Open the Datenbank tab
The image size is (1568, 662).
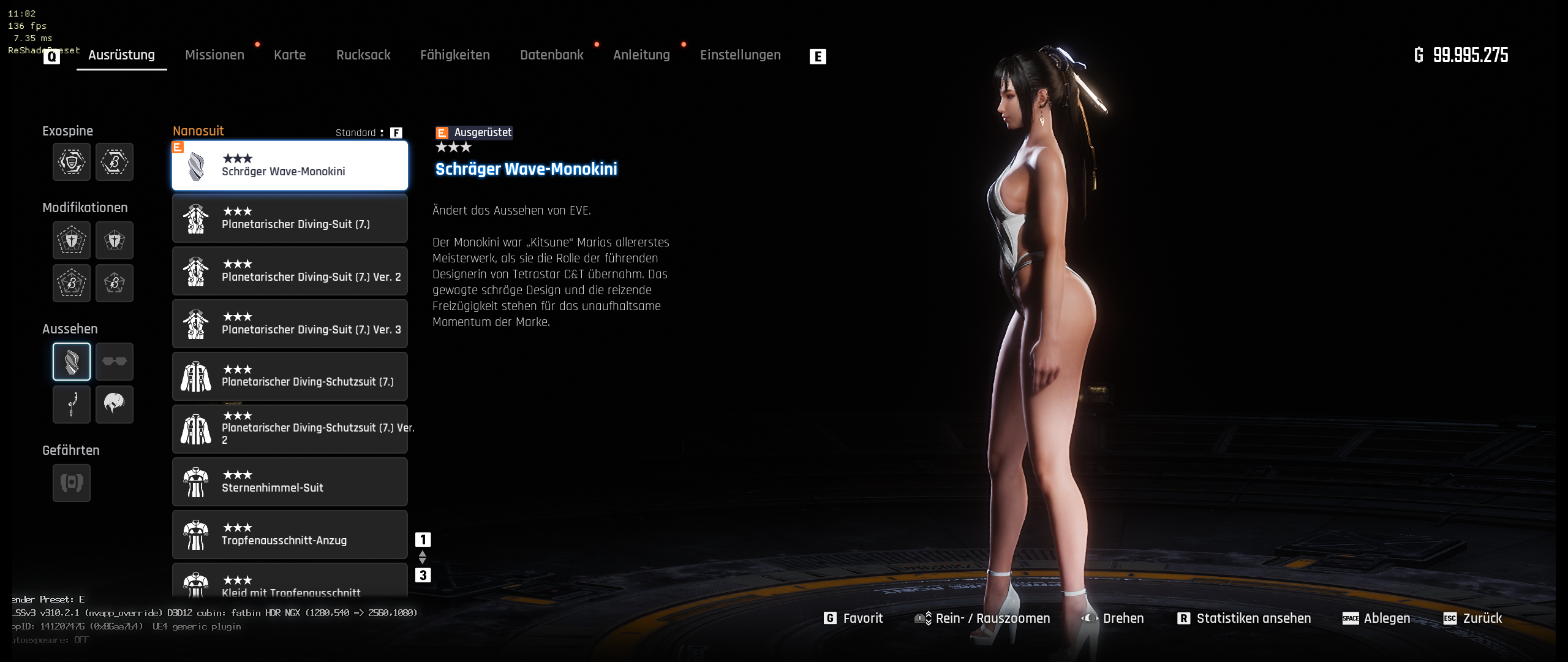(551, 55)
